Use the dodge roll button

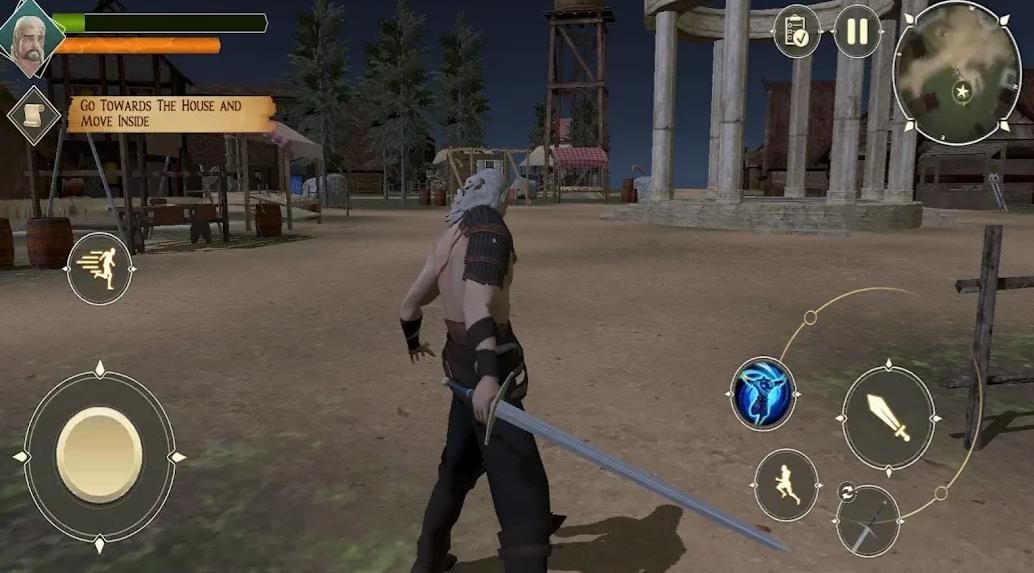(786, 485)
